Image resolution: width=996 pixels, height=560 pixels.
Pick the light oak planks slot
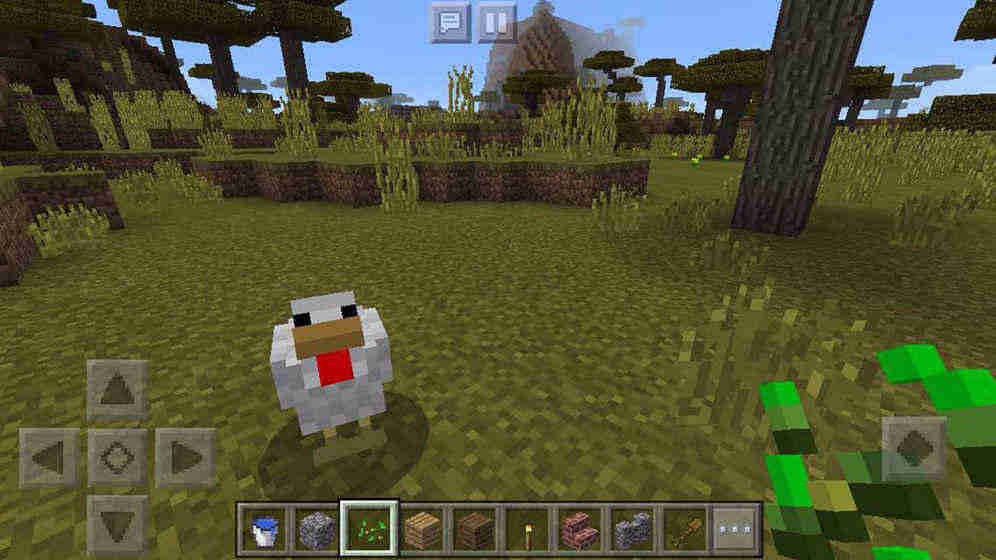(422, 528)
